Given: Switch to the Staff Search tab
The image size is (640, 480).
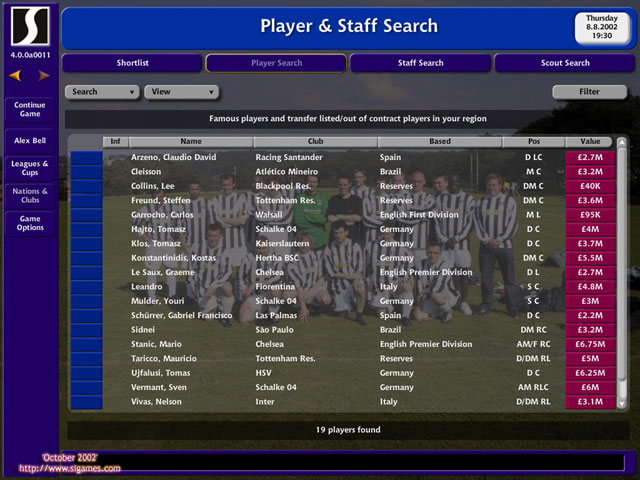Looking at the screenshot, I should point(420,63).
